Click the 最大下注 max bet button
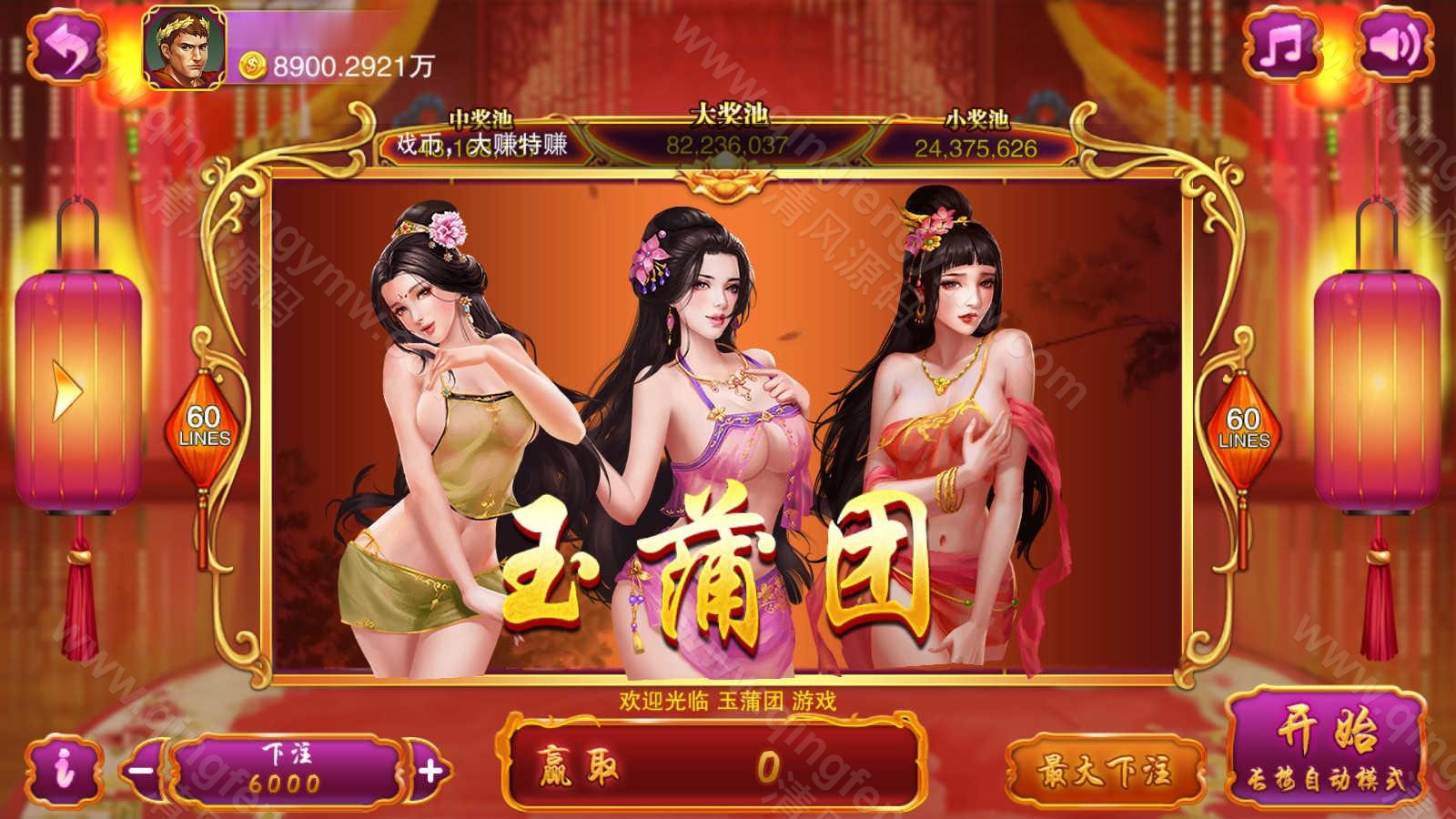This screenshot has width=1456, height=819. [x=1107, y=769]
